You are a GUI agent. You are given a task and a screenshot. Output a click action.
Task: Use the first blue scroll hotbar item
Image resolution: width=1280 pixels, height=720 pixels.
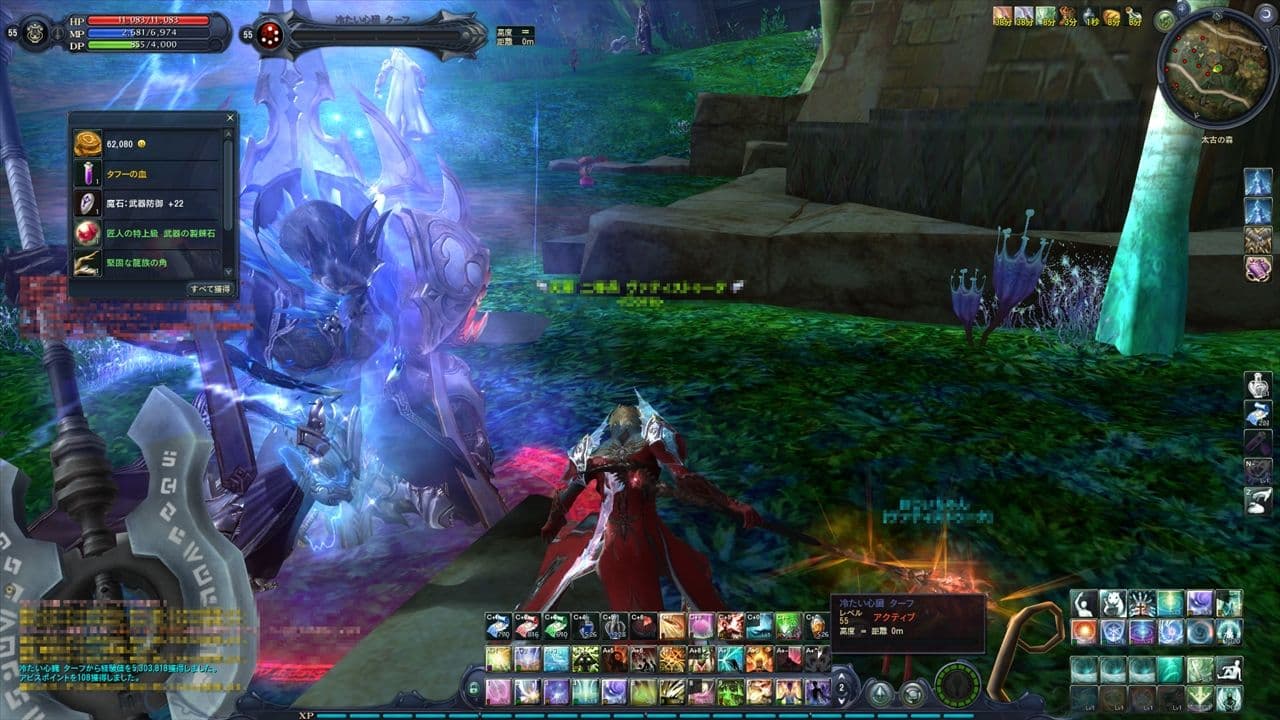point(498,626)
